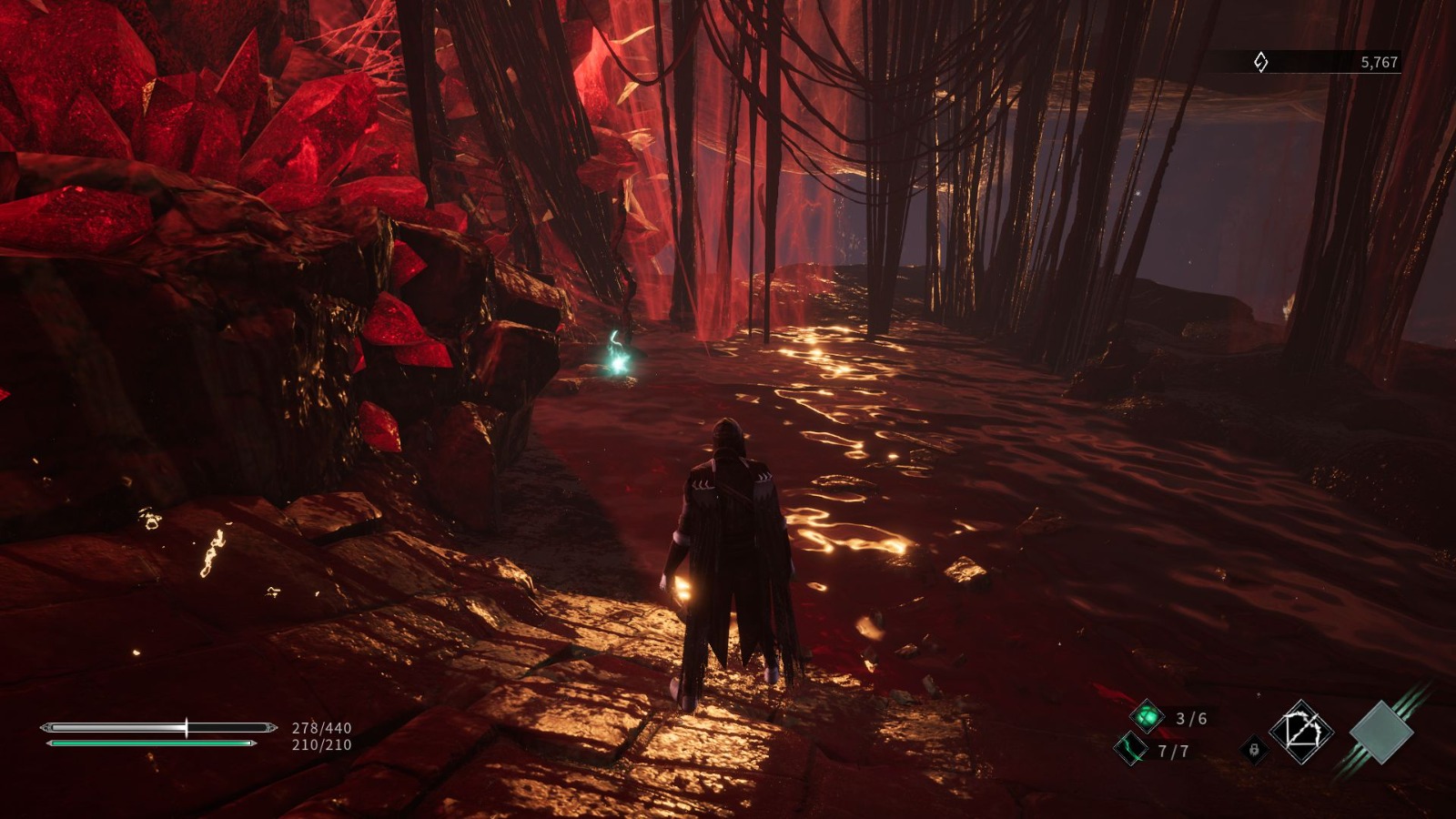Select the dark diamond frame around the bow icon
This screenshot has height=819, width=1456.
(x=1299, y=732)
